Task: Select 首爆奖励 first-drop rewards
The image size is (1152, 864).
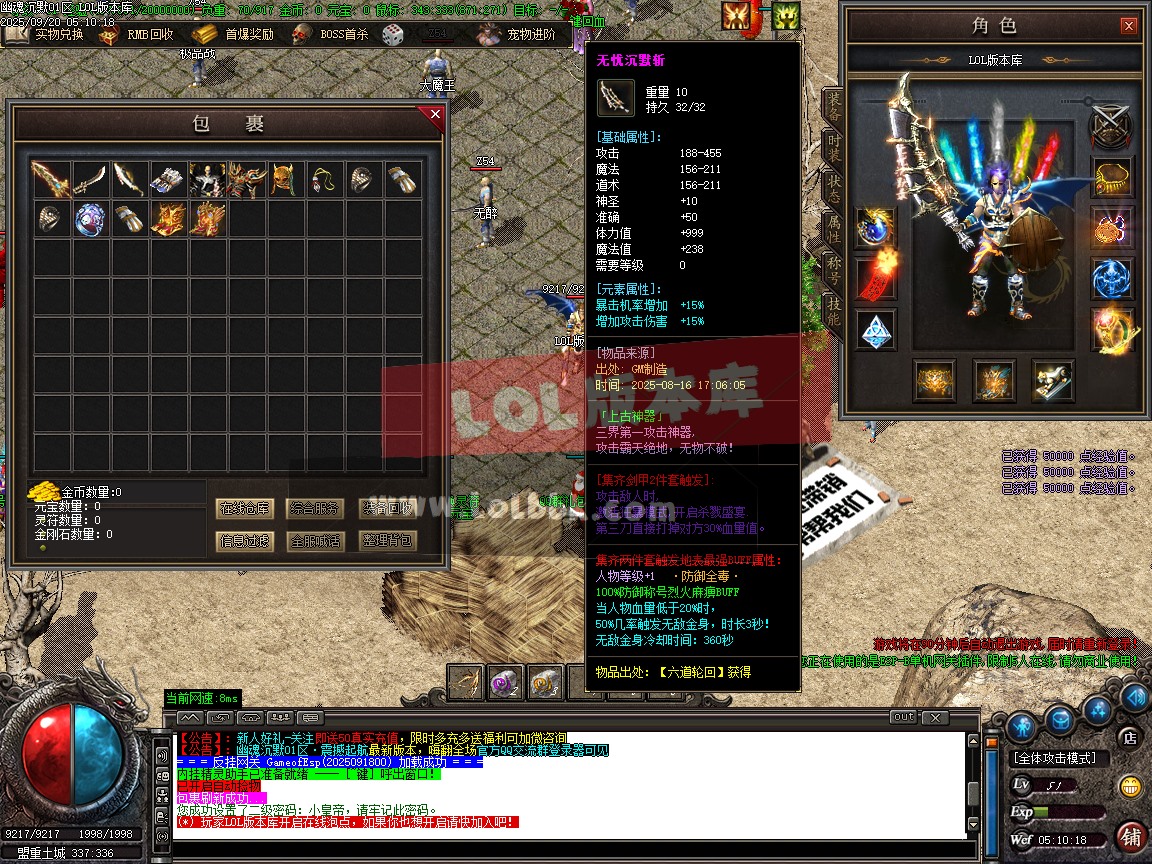Action: [x=236, y=34]
